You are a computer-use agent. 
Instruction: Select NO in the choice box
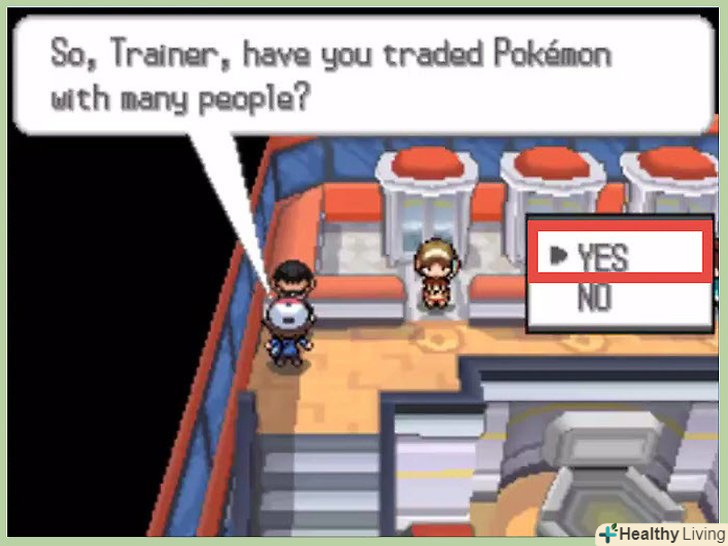594,298
